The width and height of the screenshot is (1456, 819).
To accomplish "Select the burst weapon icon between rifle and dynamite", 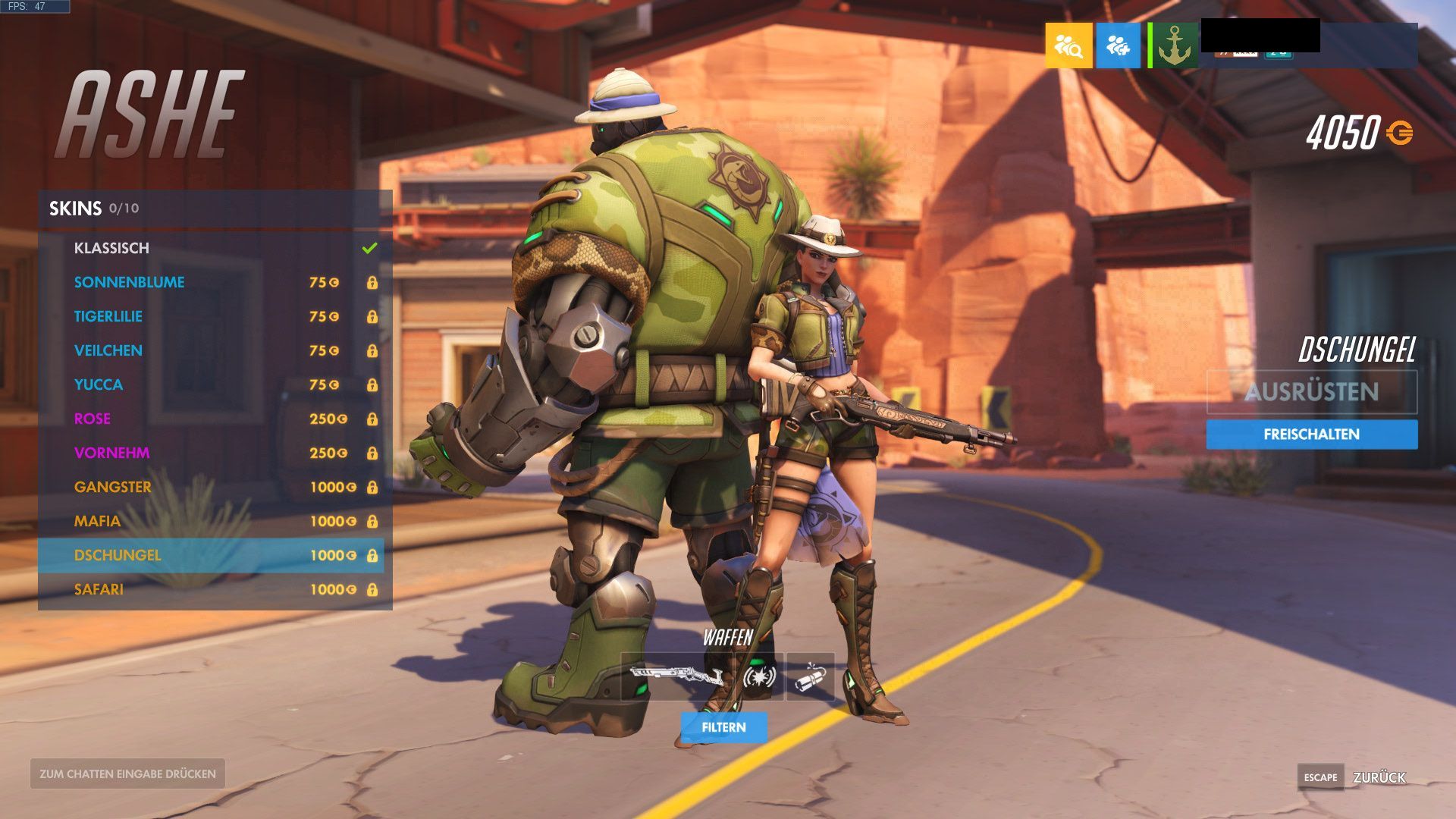I will [759, 676].
